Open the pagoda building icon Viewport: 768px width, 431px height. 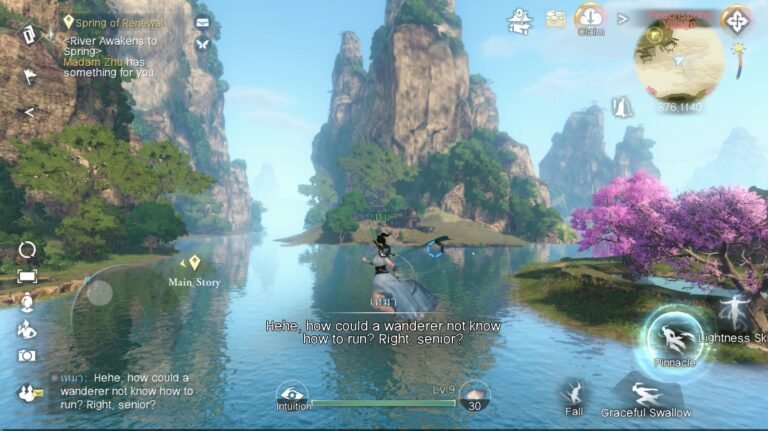click(x=520, y=19)
